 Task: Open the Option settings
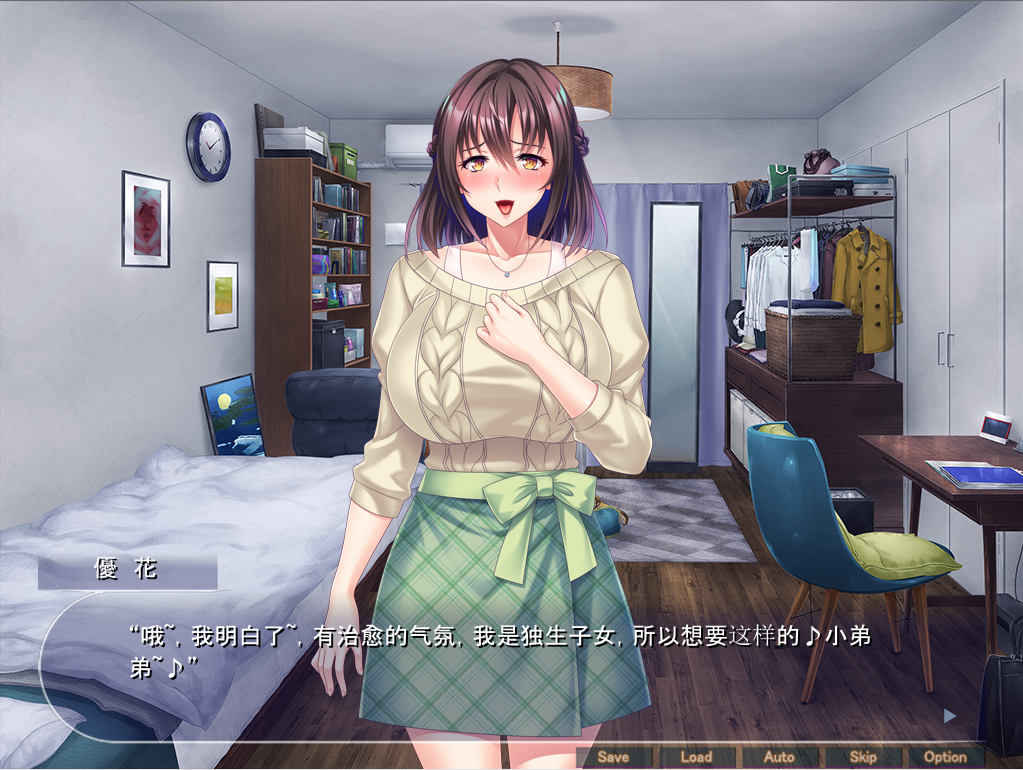945,757
